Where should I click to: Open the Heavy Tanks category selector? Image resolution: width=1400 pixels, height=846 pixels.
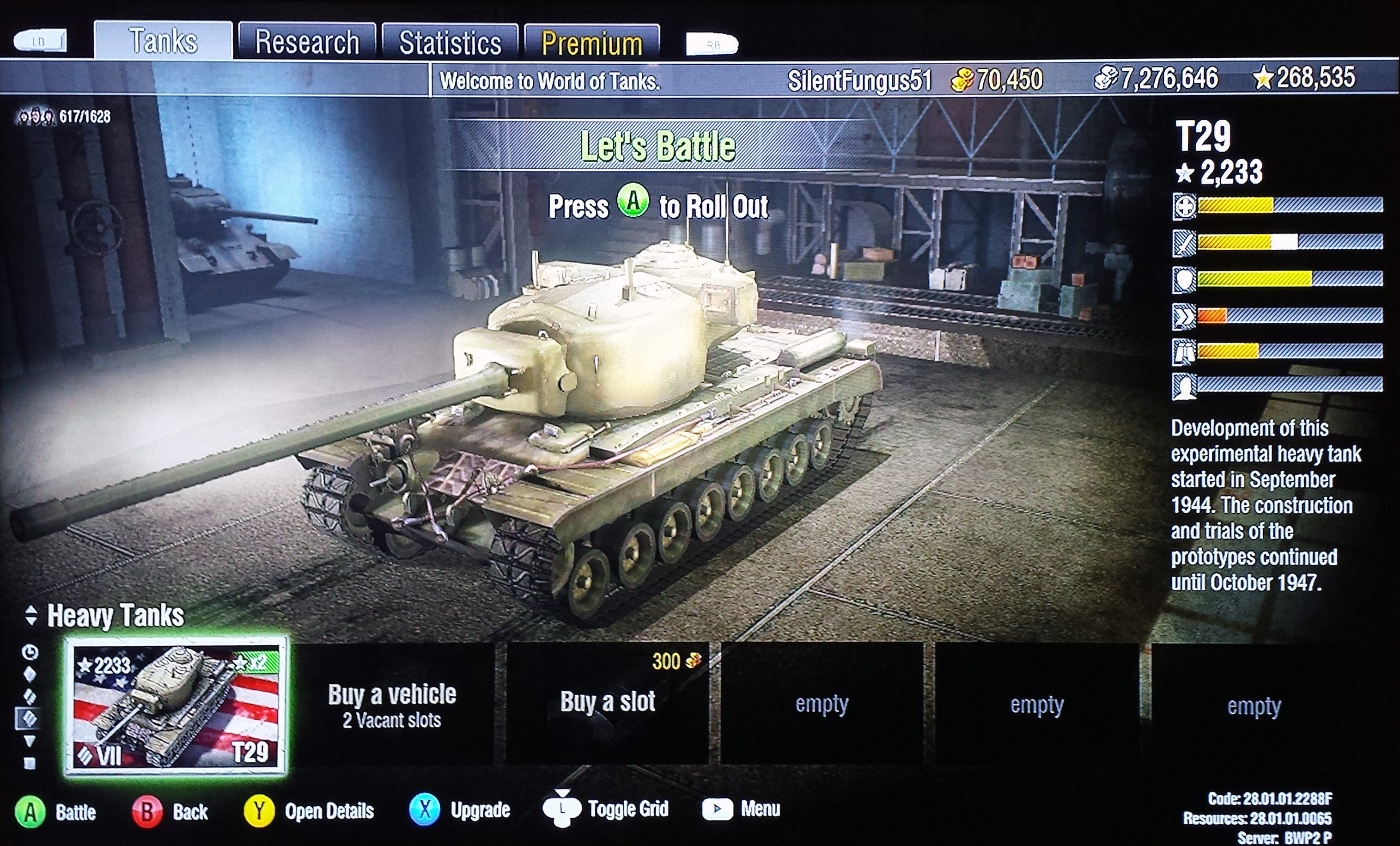tap(106, 615)
